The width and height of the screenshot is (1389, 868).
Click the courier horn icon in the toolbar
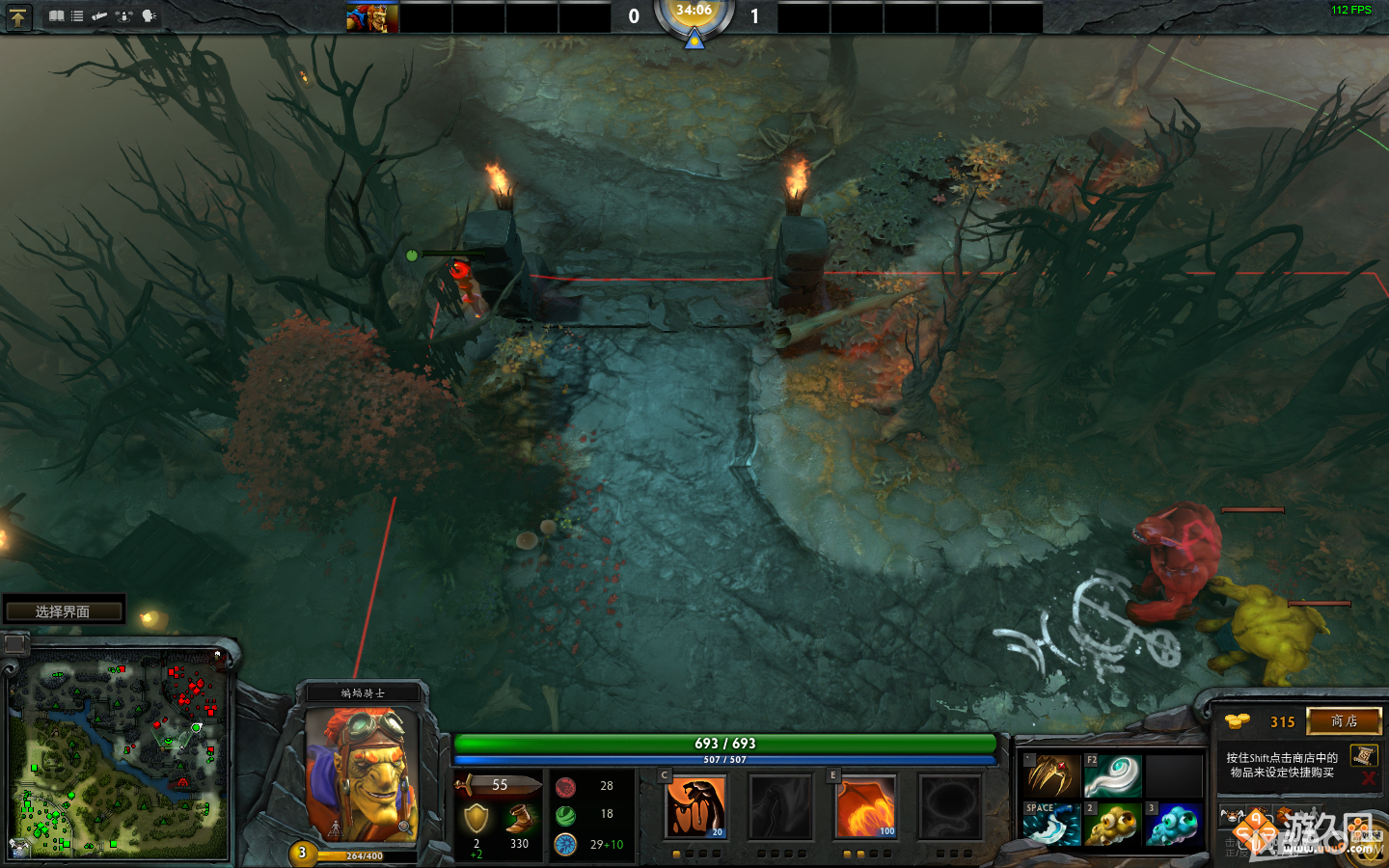[99, 15]
